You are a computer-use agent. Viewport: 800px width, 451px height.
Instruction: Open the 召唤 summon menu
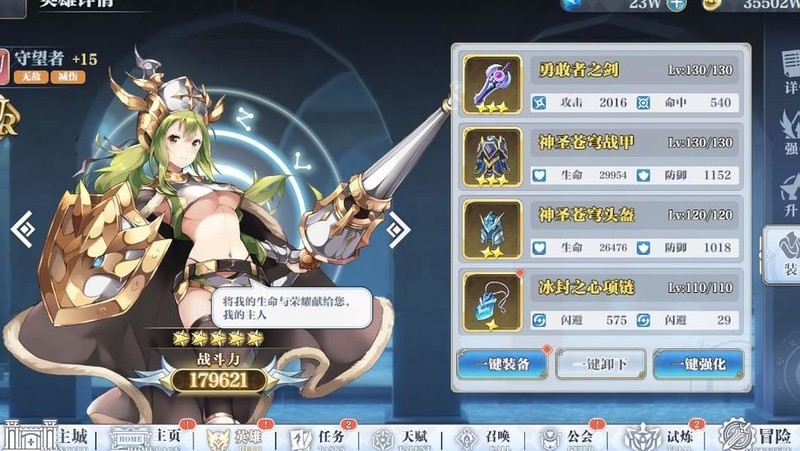(478, 437)
